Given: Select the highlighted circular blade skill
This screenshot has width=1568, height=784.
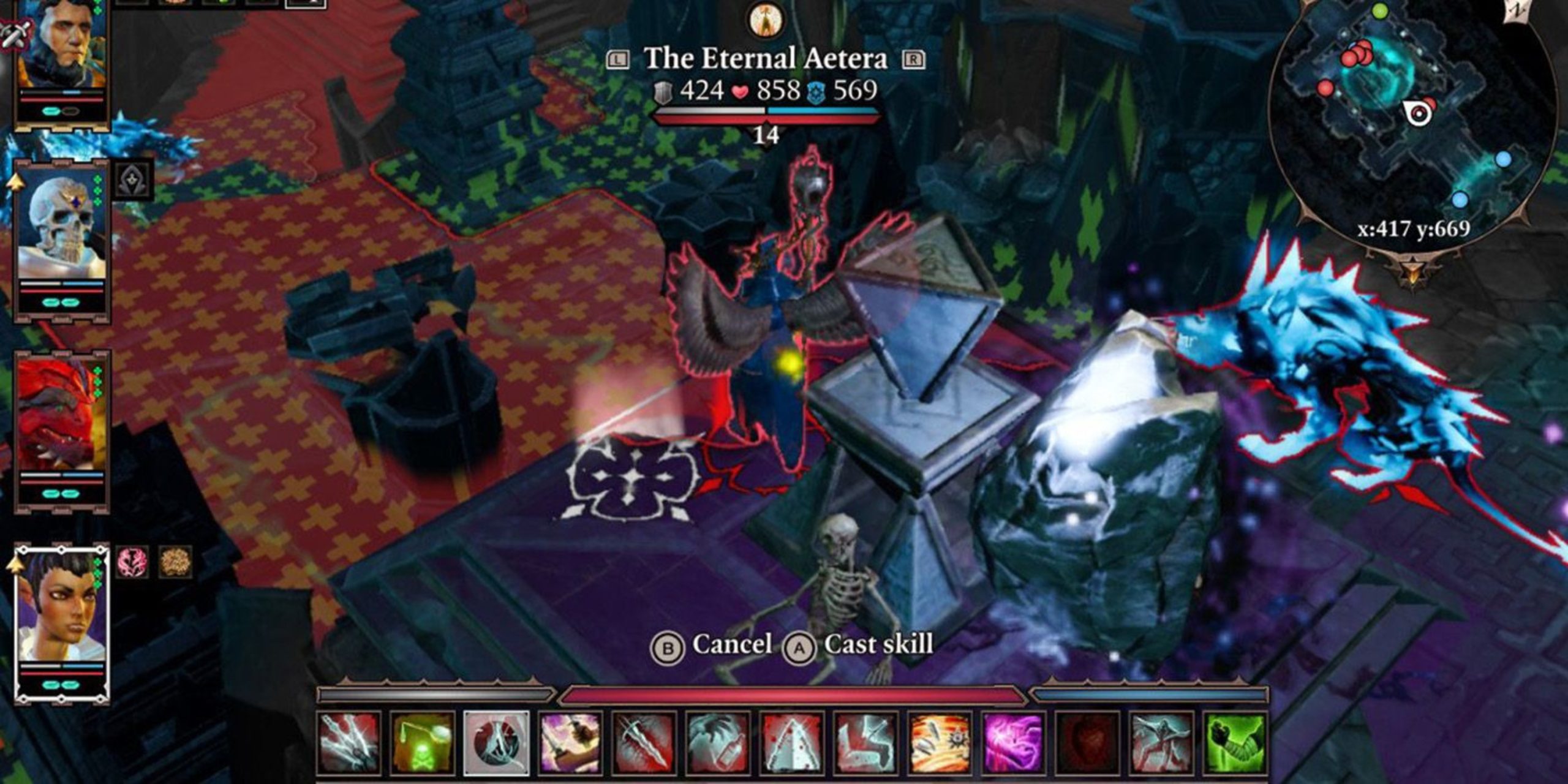Looking at the screenshot, I should [496, 743].
